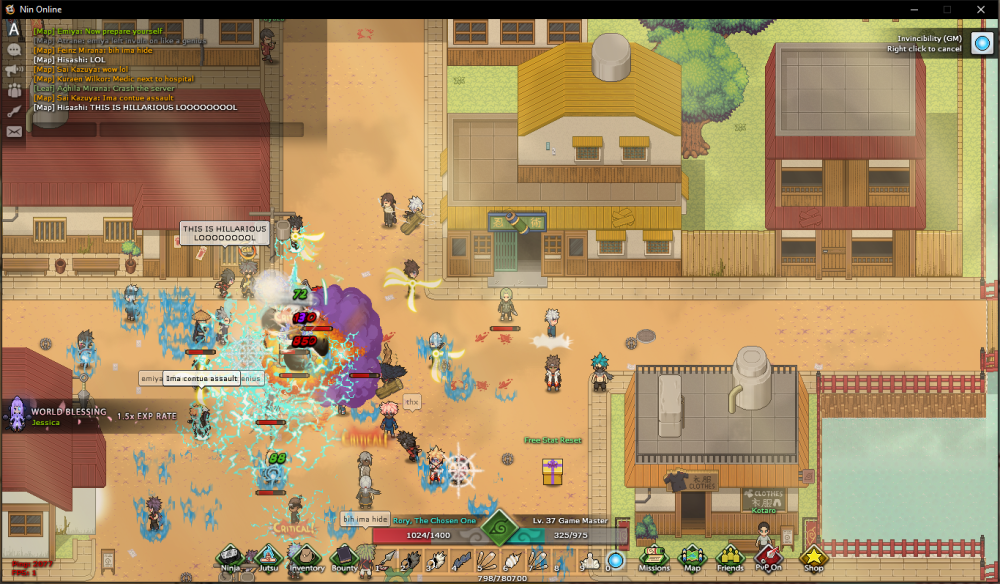Select the kunai chat filter icon

pos(14,111)
